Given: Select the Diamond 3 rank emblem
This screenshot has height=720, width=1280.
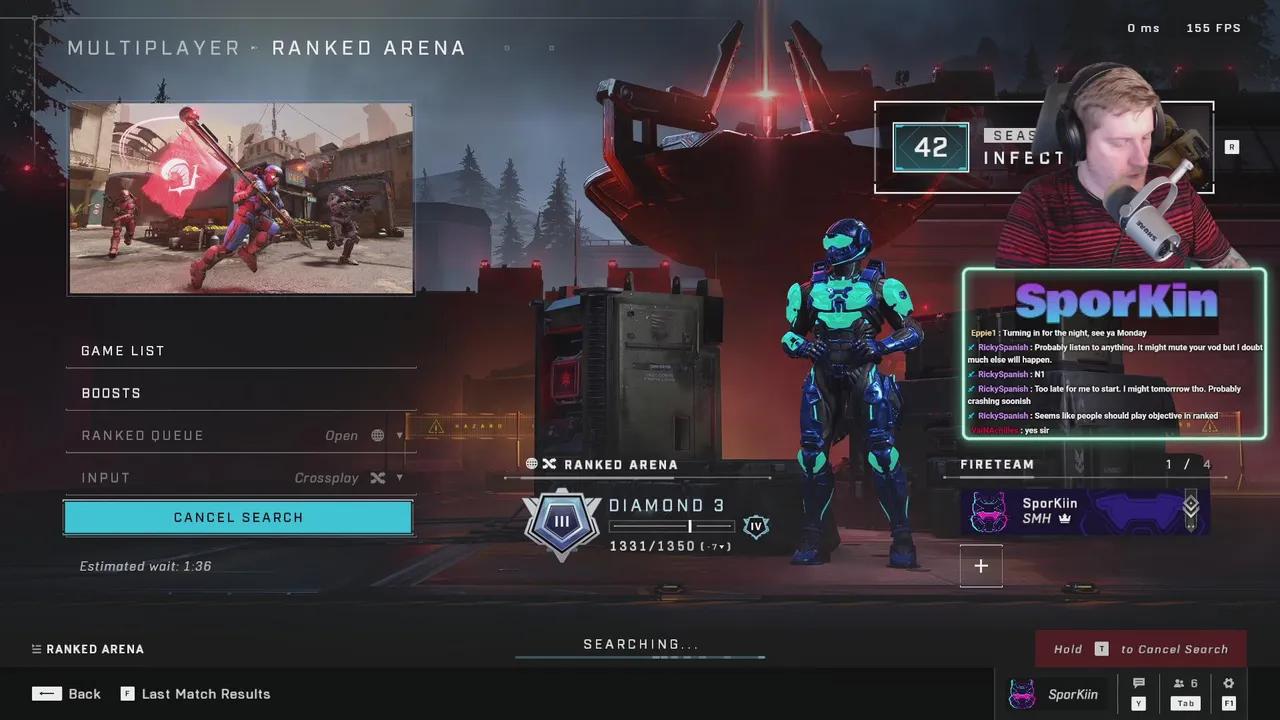Looking at the screenshot, I should click(x=561, y=521).
